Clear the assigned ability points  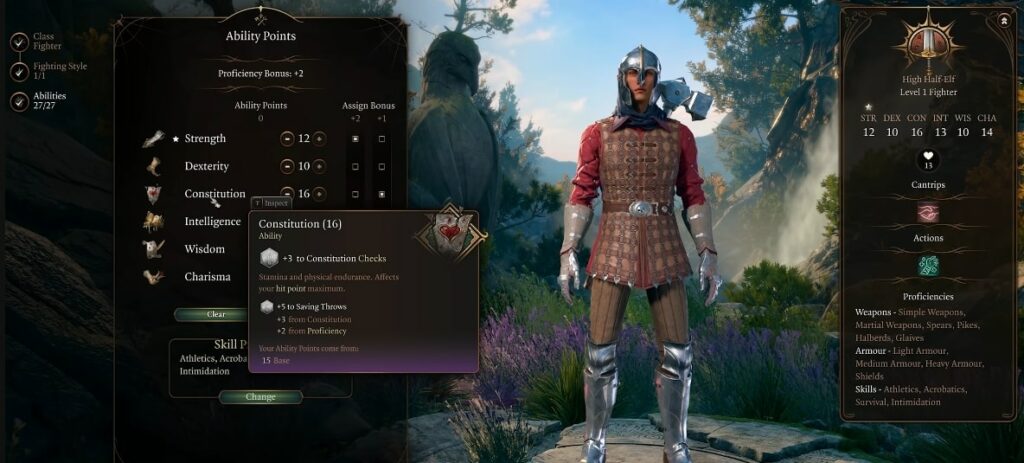[215, 314]
